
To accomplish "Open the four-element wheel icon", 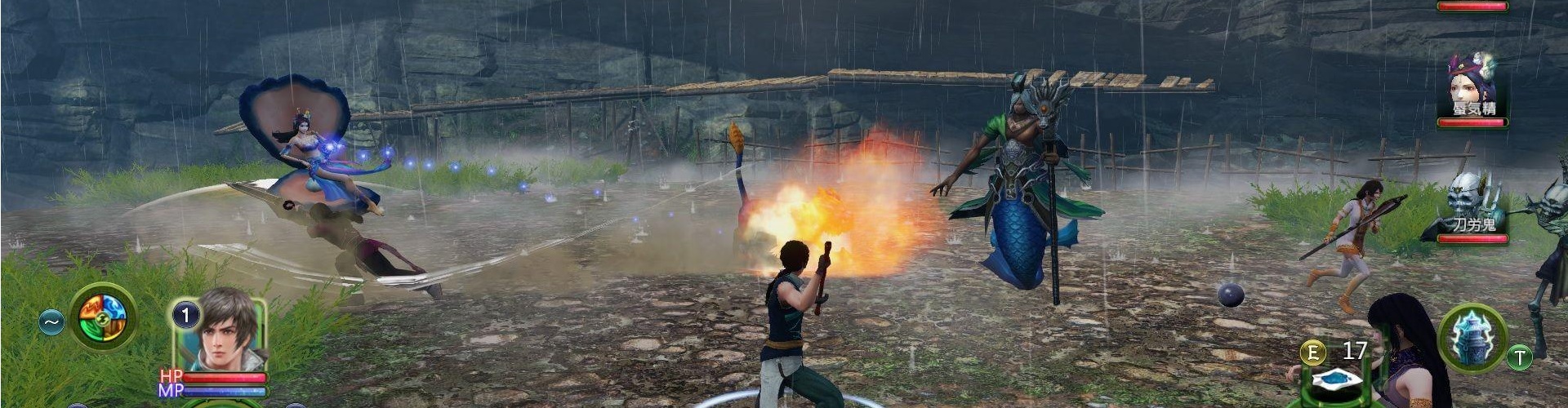I will click(102, 317).
